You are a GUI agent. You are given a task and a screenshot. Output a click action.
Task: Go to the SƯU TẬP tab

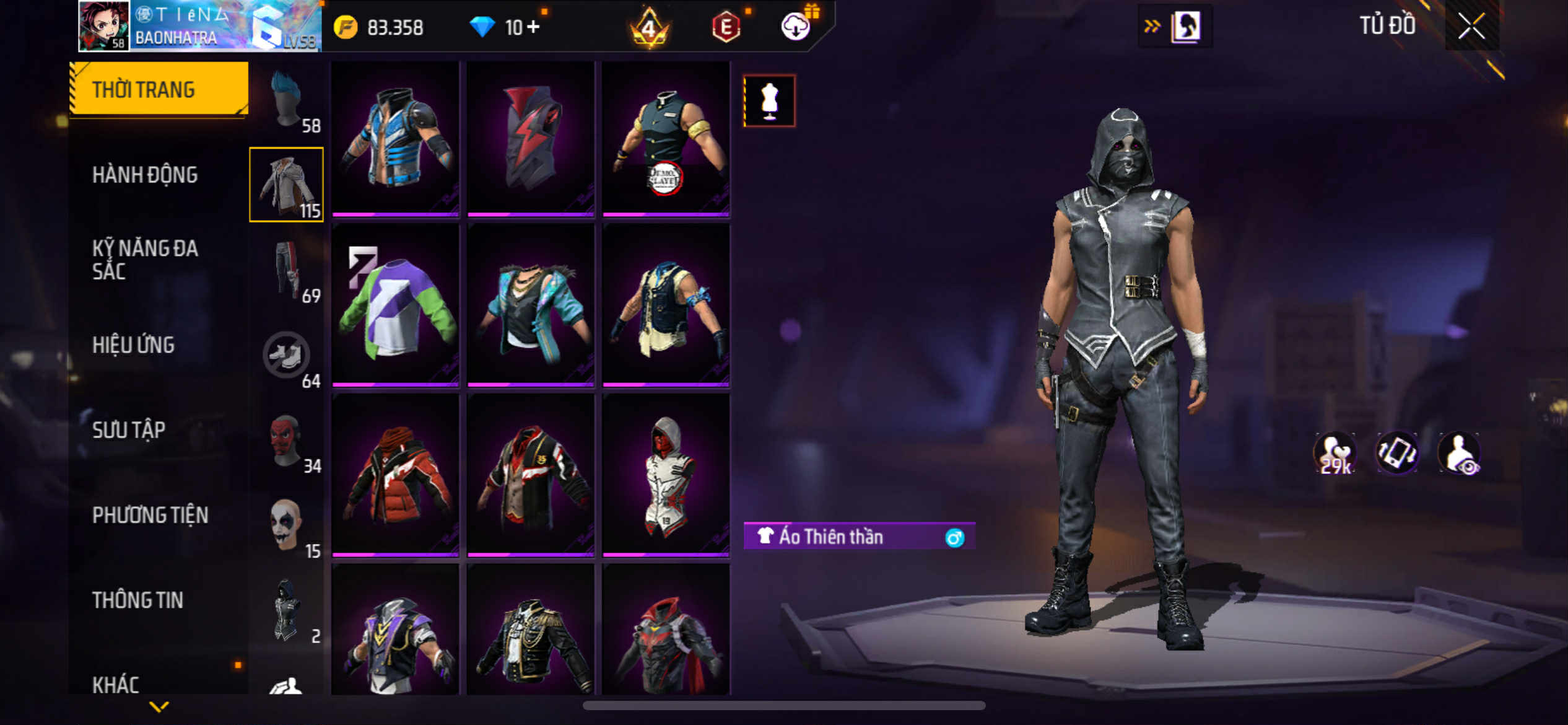(x=129, y=429)
